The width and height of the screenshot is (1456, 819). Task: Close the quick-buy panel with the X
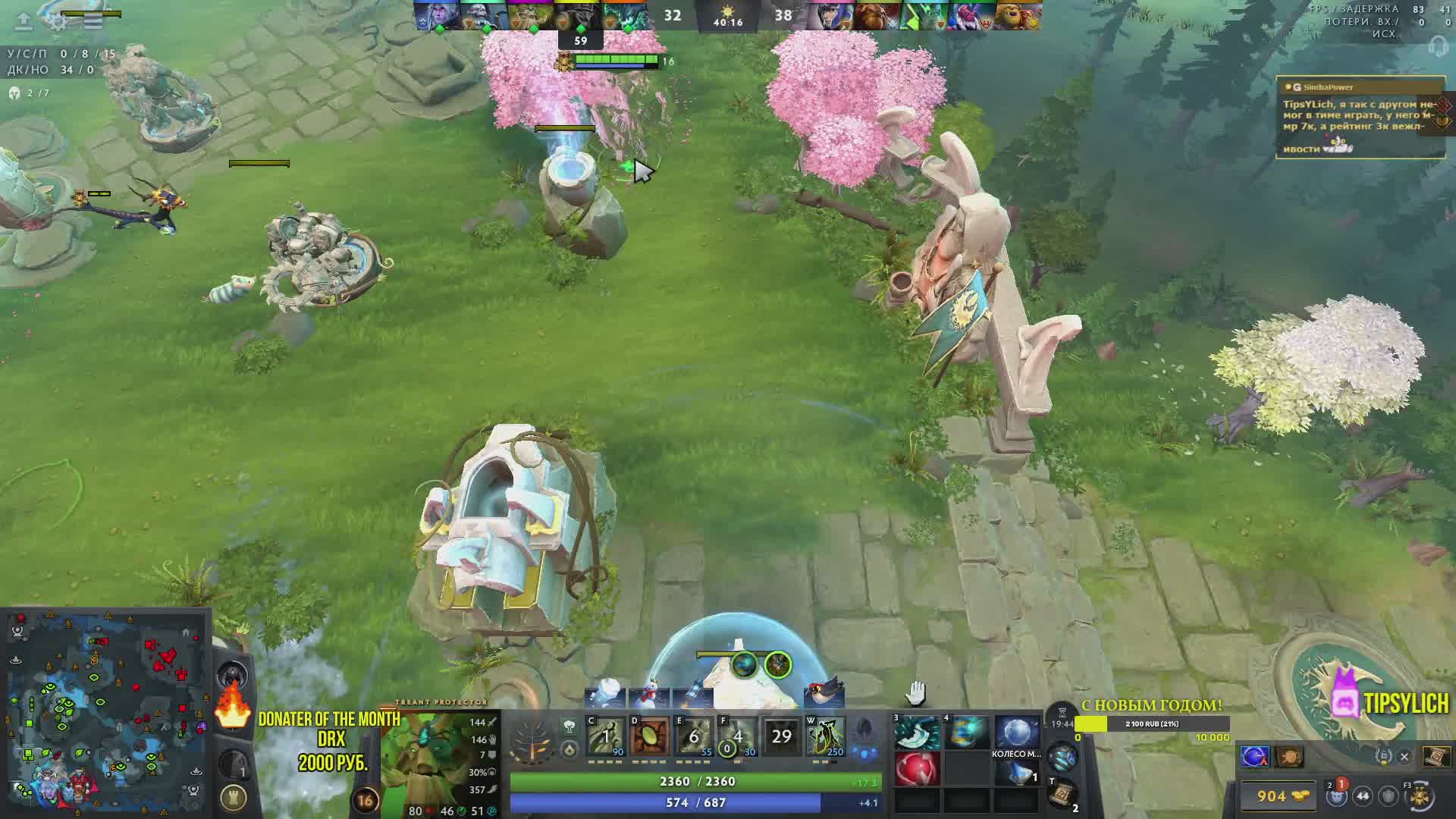click(x=1404, y=756)
